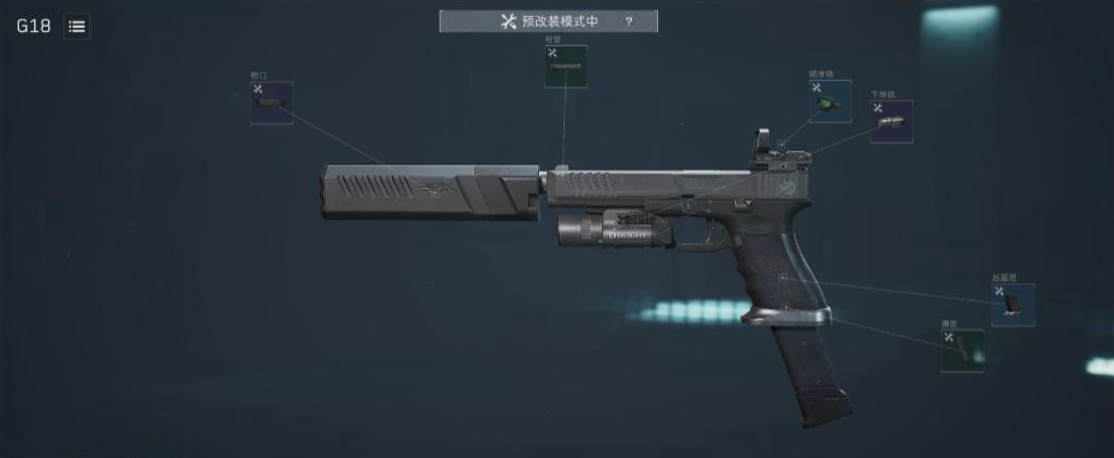The width and height of the screenshot is (1114, 458).
Task: Open the question mark help
Action: 629,22
